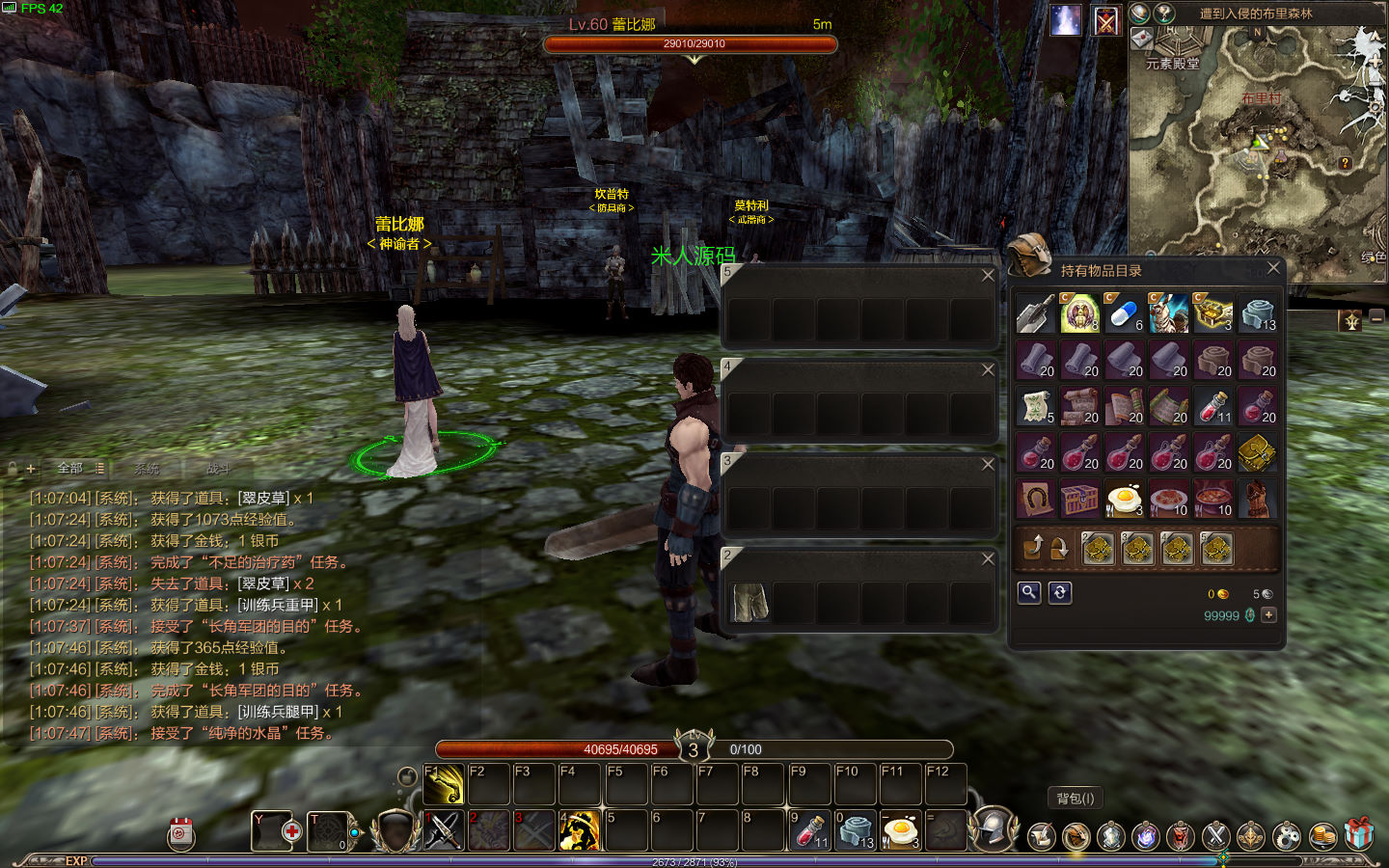Viewport: 1389px width, 868px height.
Task: Click the scroll item with quantity 5
Action: [1036, 407]
